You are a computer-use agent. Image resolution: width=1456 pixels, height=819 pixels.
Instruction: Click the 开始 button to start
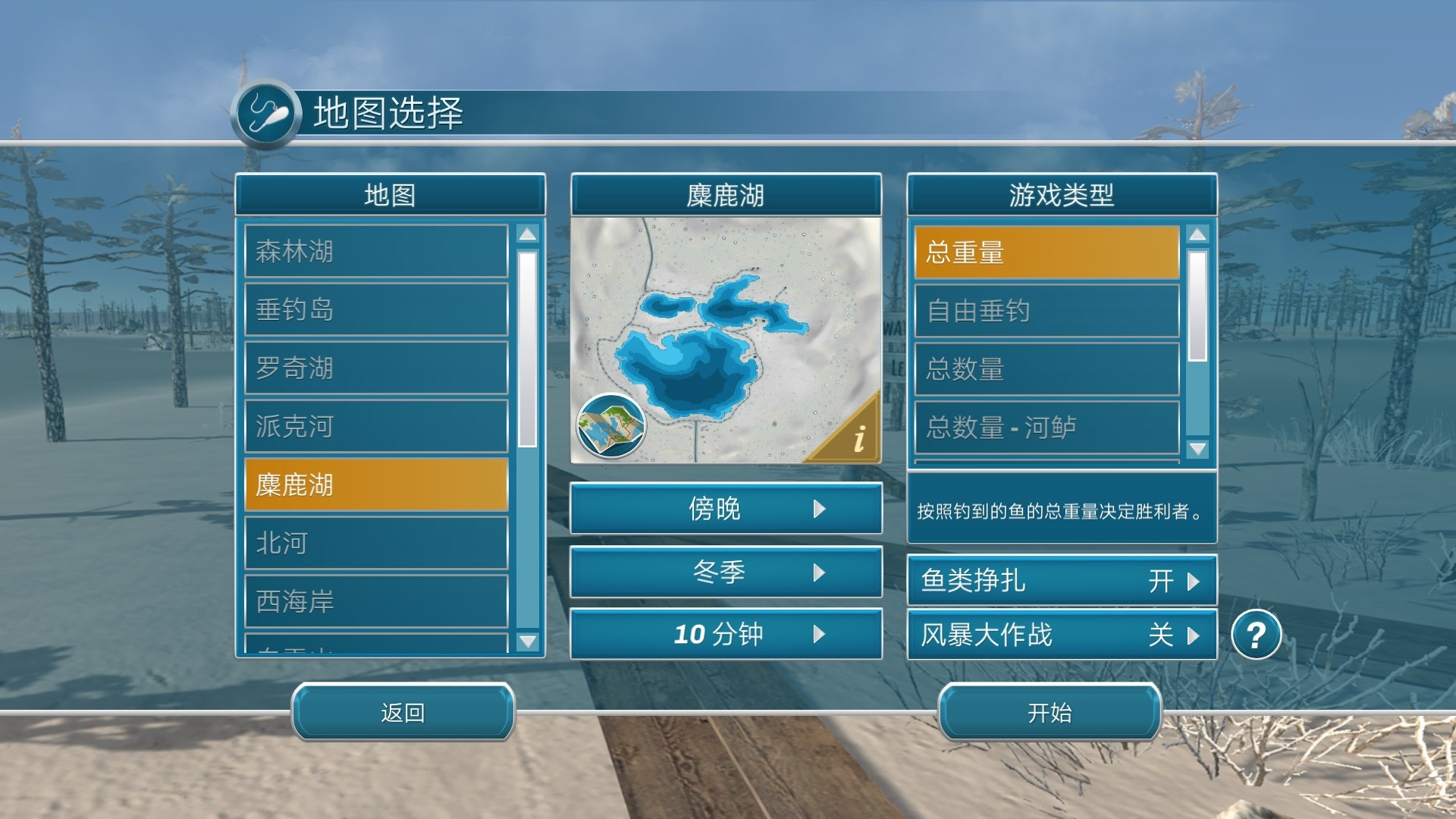tap(1050, 712)
